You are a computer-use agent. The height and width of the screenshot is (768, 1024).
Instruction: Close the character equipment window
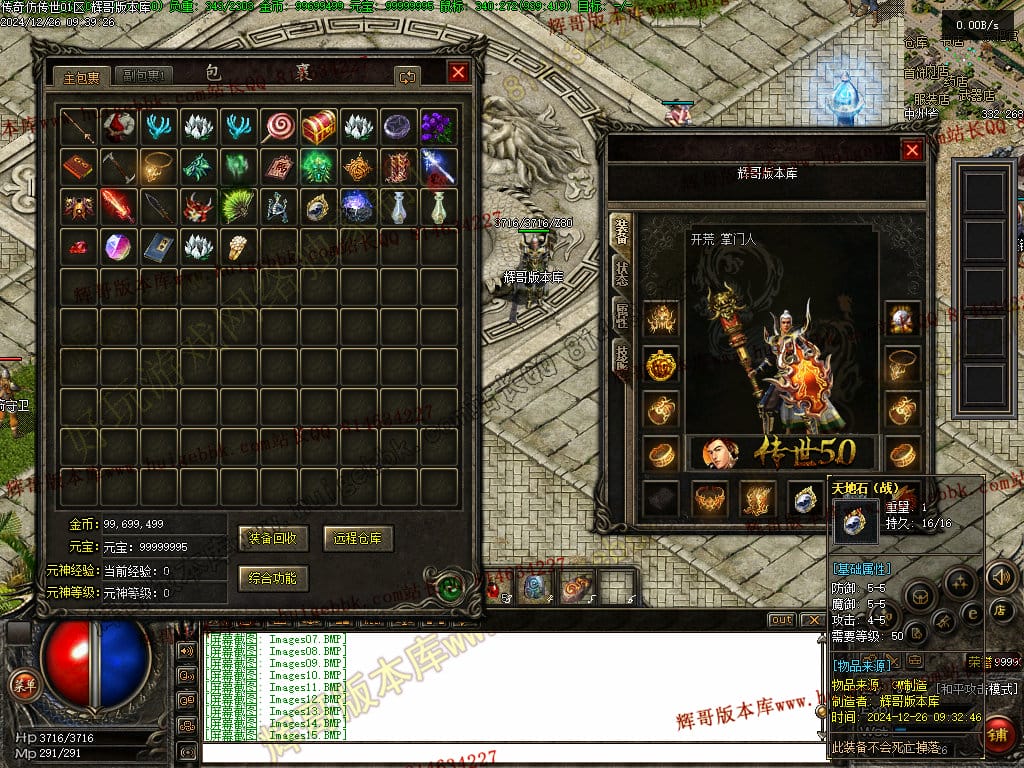[912, 150]
